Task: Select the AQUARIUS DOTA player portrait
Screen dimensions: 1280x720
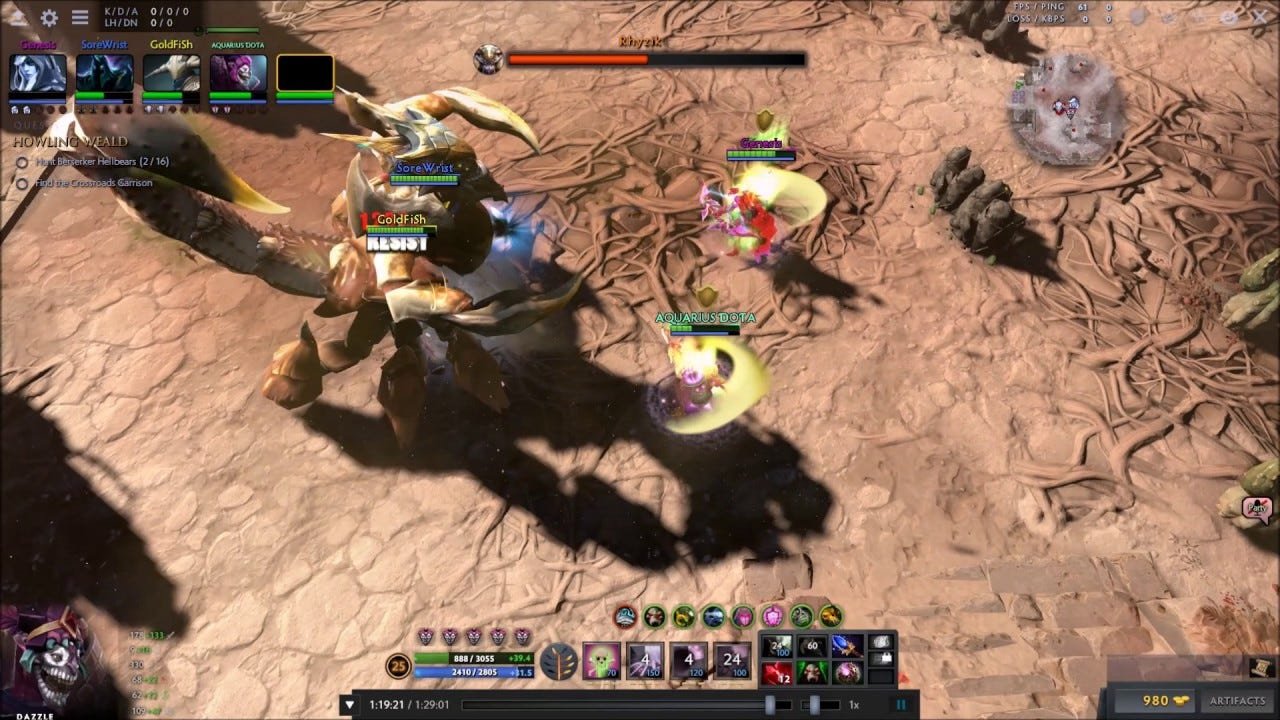Action: tap(236, 73)
